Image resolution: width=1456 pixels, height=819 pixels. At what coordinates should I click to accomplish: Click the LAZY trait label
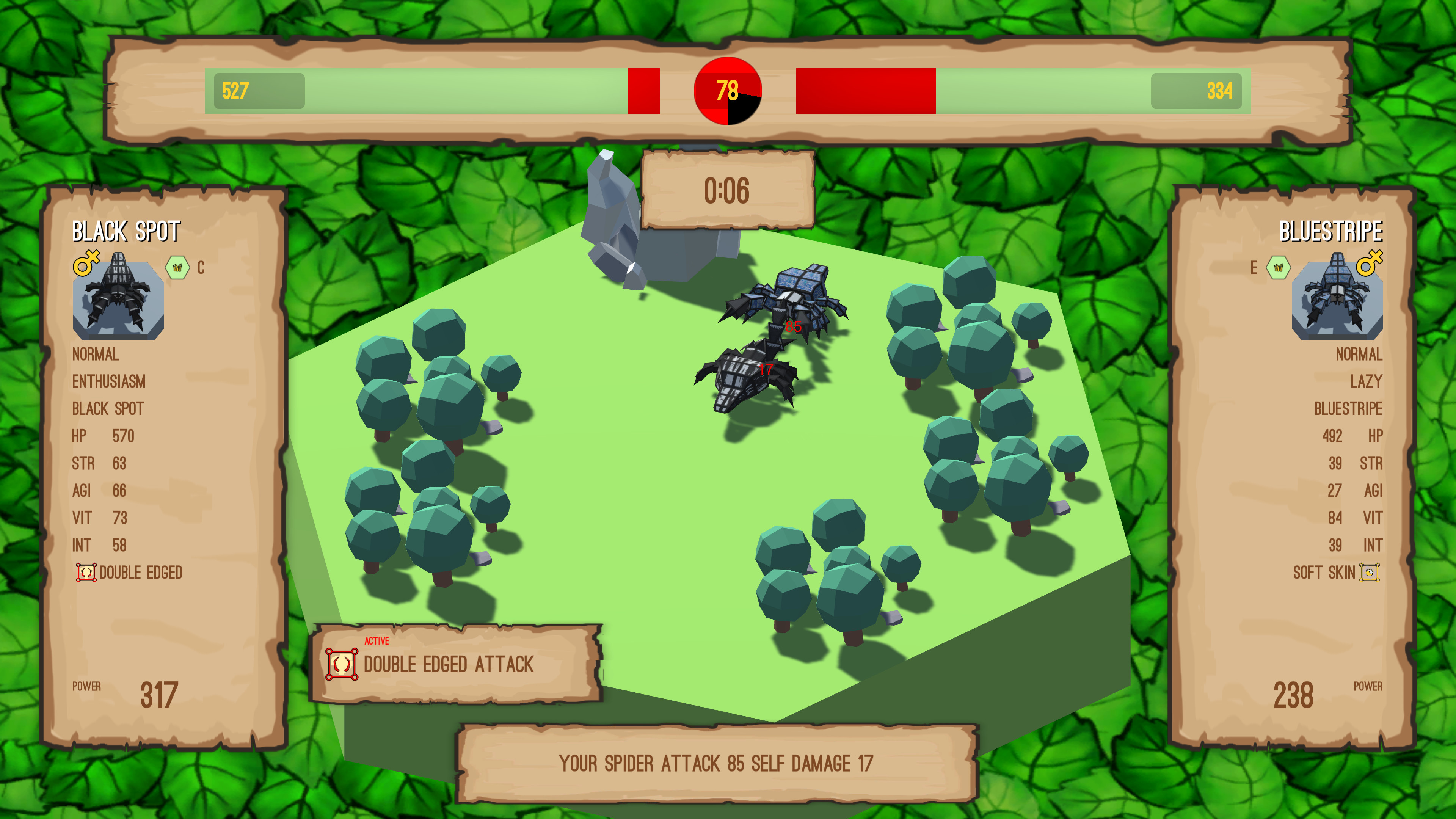click(1366, 381)
